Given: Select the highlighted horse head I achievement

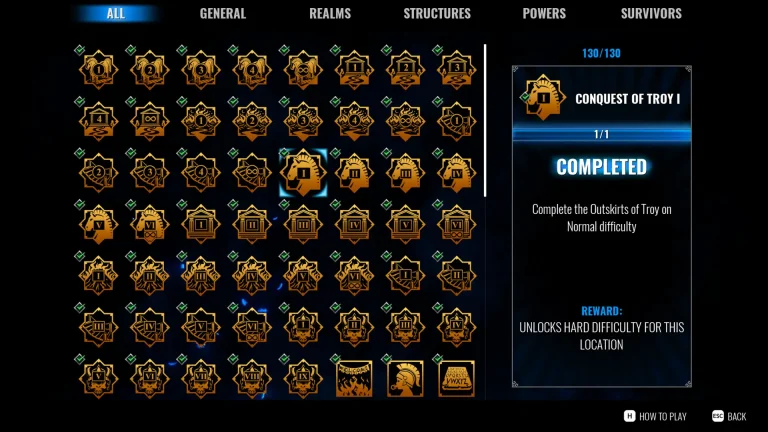Looking at the screenshot, I should (303, 173).
